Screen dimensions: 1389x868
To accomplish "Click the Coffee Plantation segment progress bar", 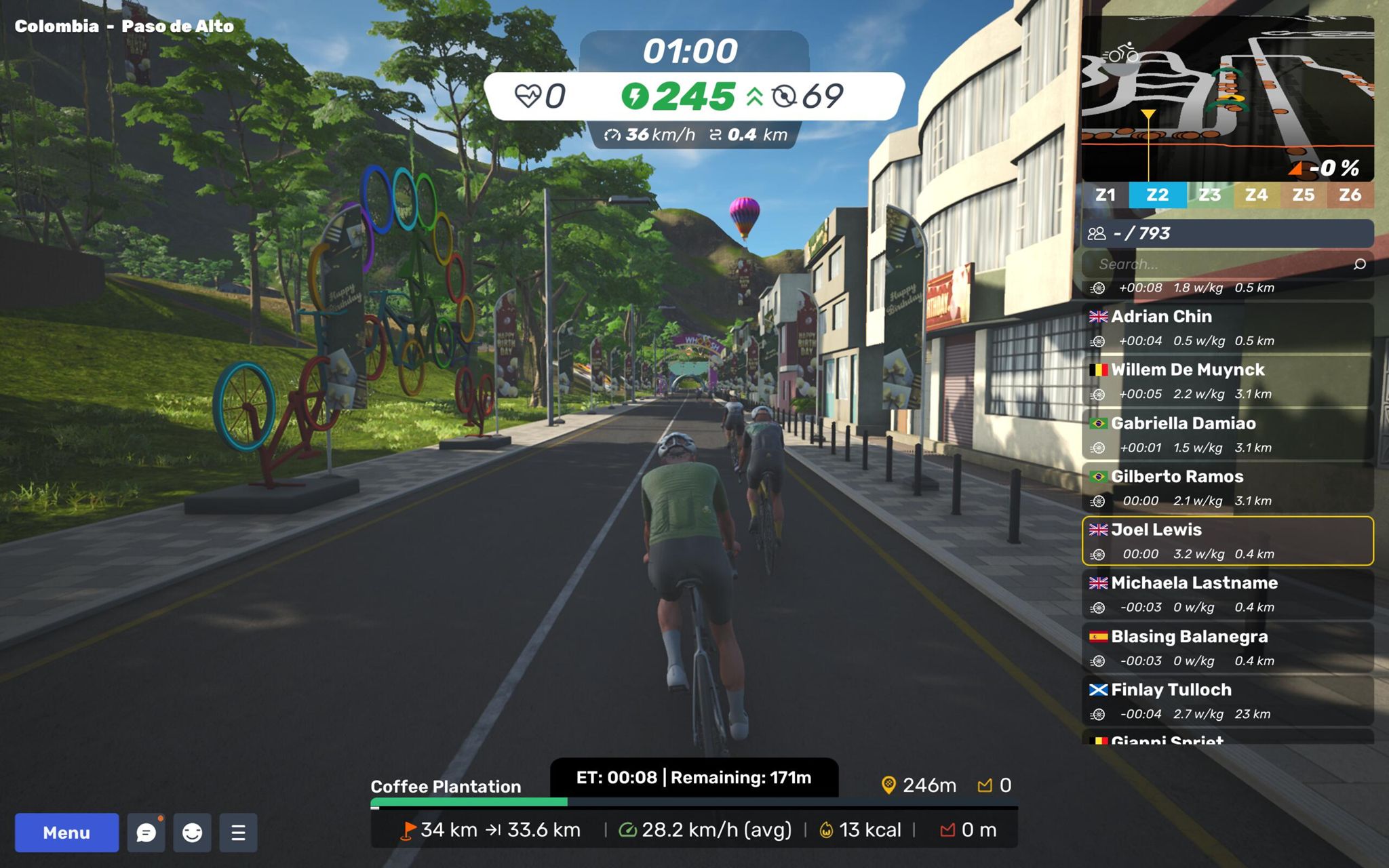I will click(x=693, y=804).
